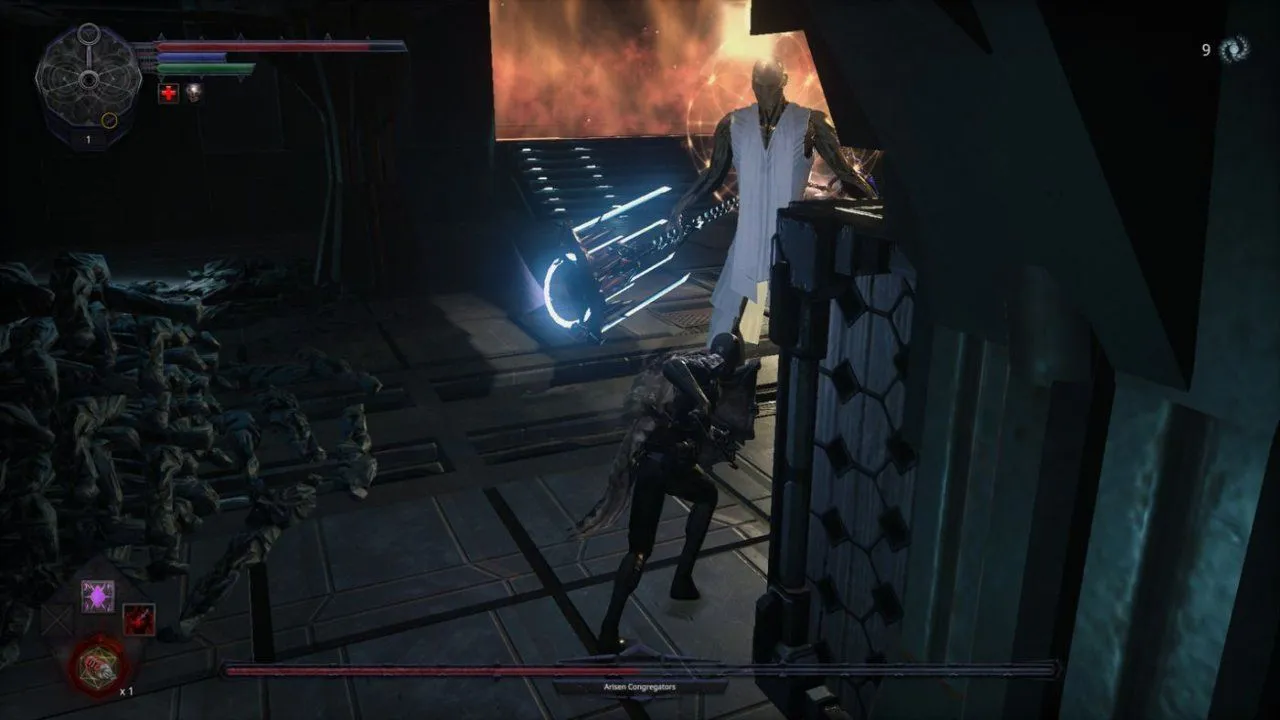Use the red circular consumable item
The height and width of the screenshot is (720, 1280).
coord(98,666)
